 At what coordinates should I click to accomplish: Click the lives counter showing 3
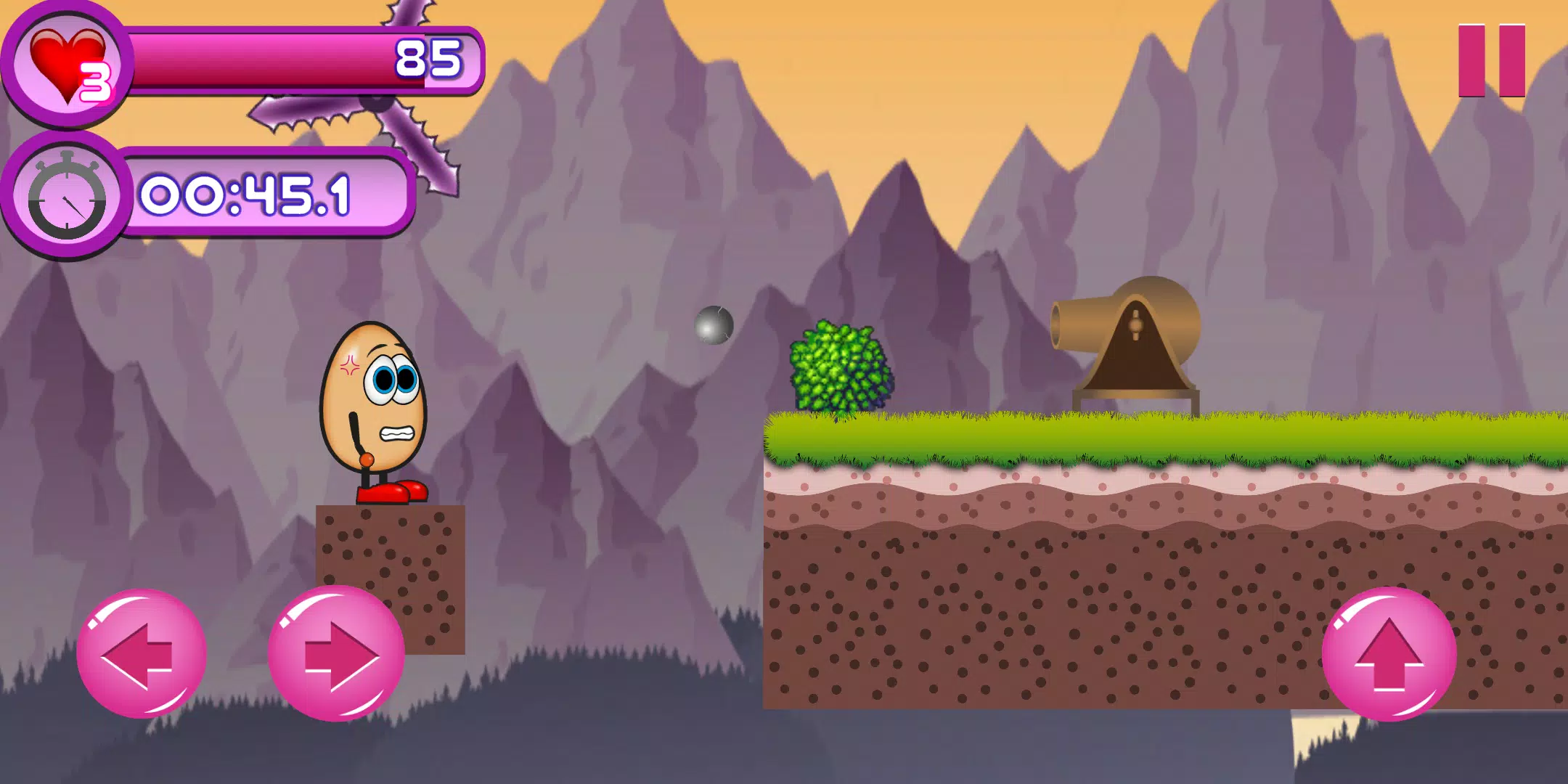point(96,80)
